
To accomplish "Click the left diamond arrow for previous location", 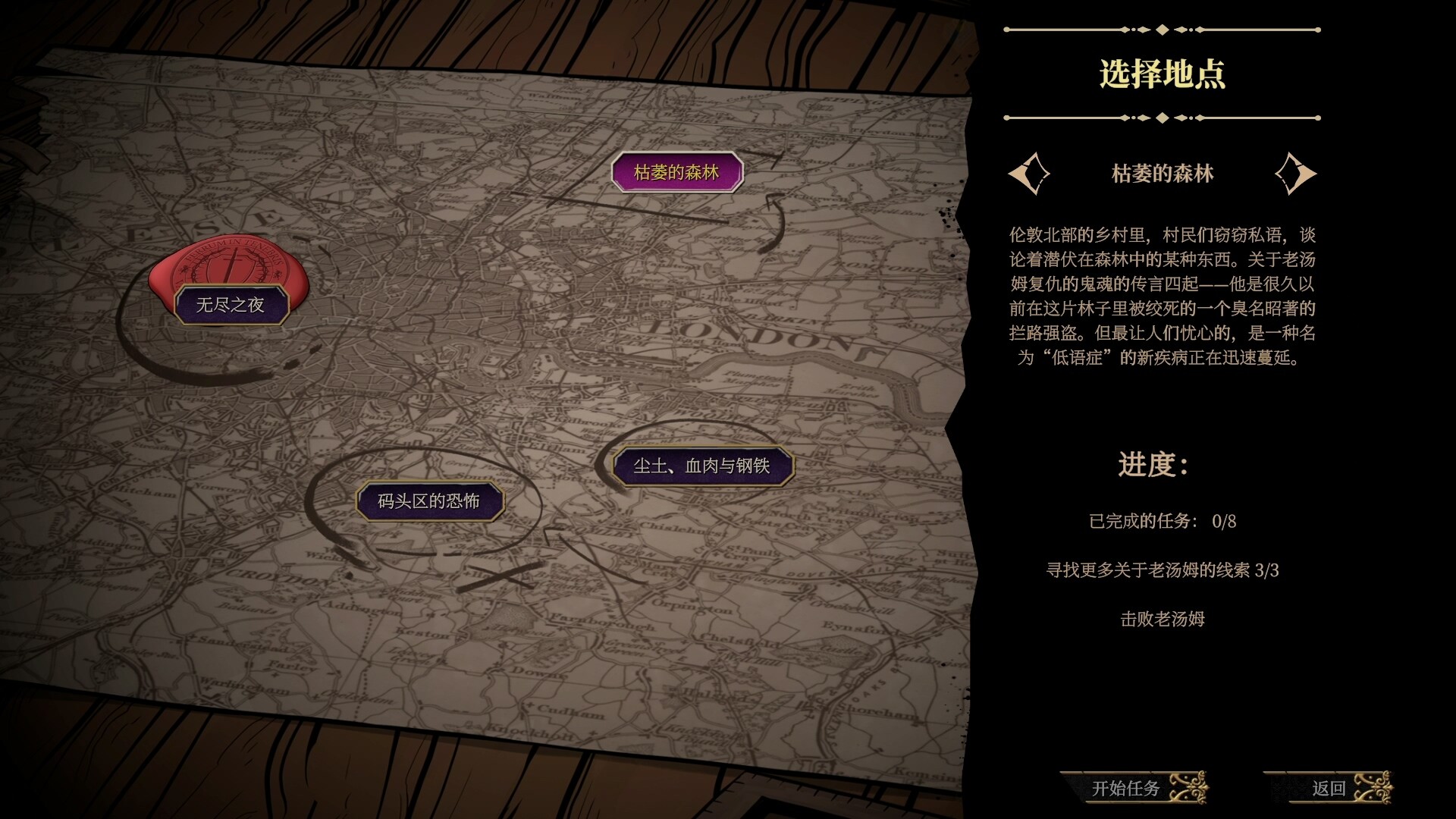I will (x=1031, y=173).
